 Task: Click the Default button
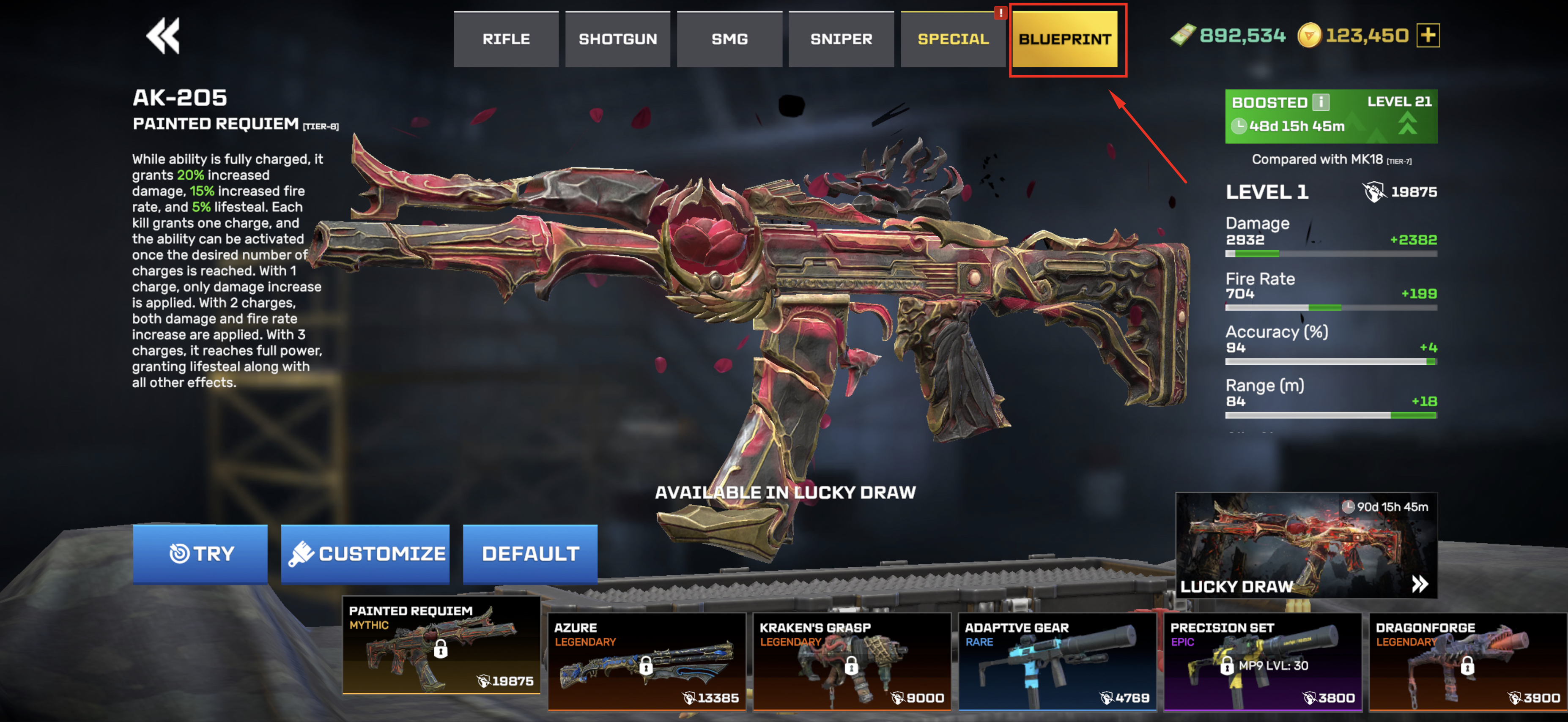[x=529, y=553]
